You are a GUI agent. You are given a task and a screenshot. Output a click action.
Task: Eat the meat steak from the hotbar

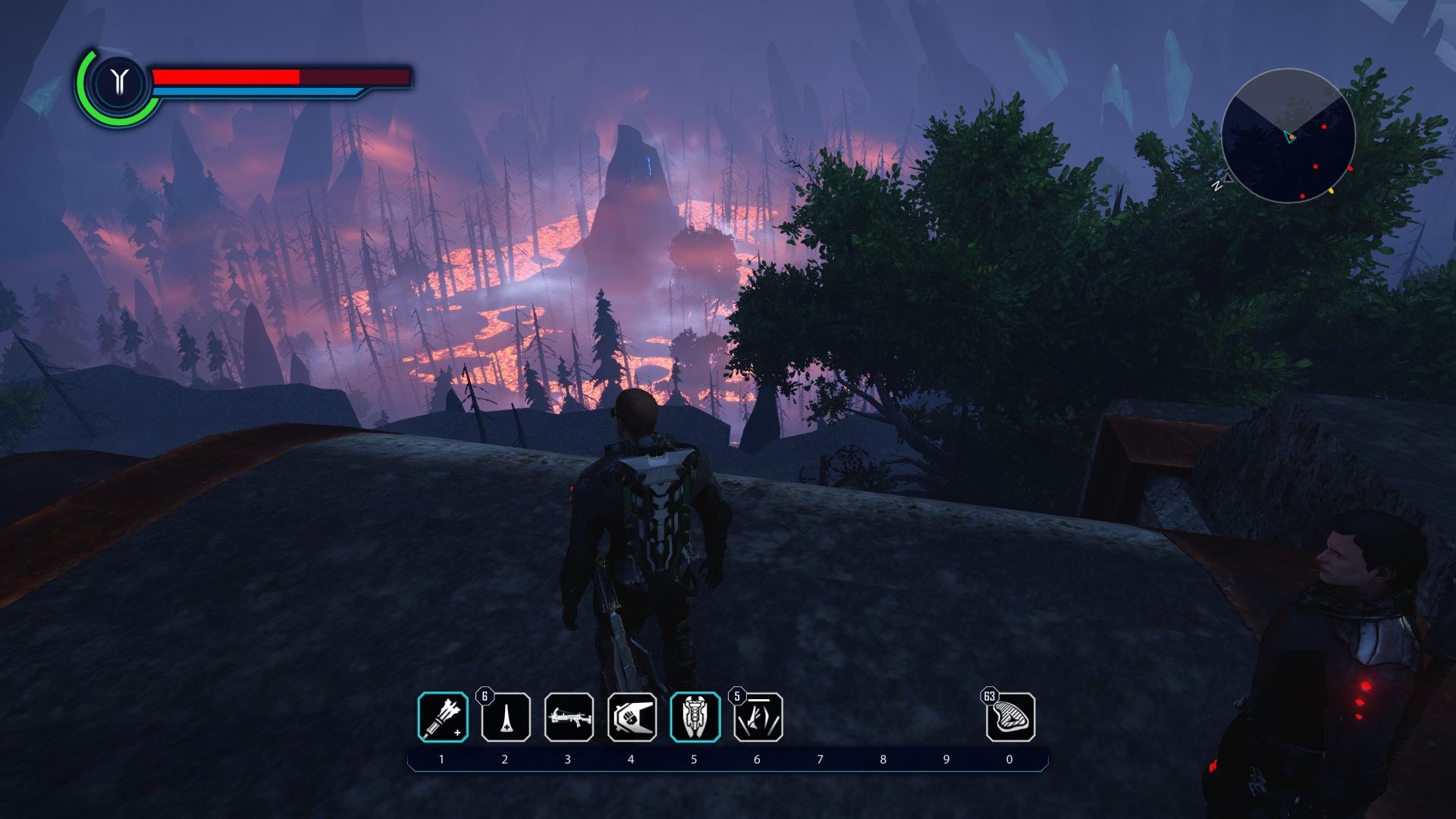click(x=1010, y=717)
